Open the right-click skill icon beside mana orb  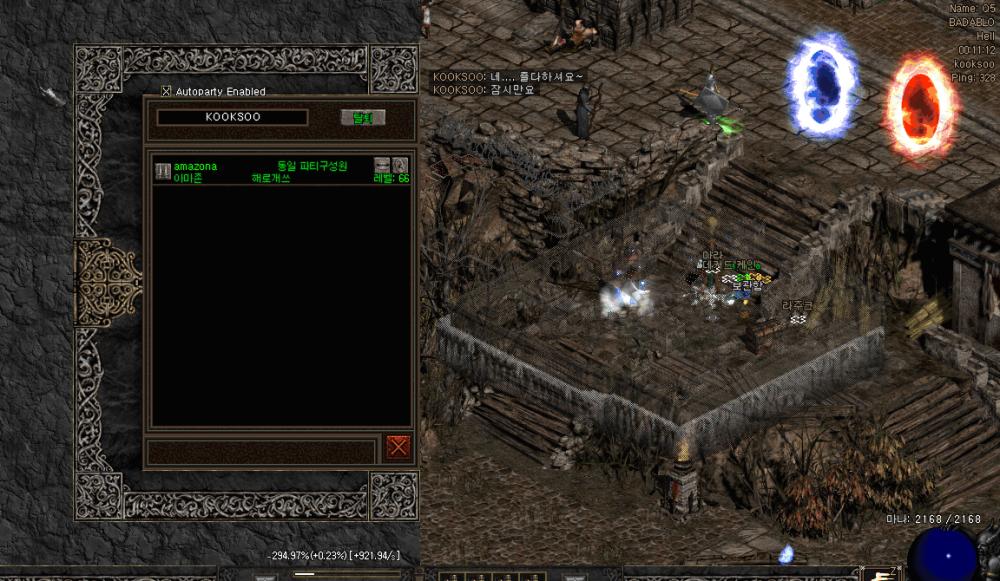883,573
